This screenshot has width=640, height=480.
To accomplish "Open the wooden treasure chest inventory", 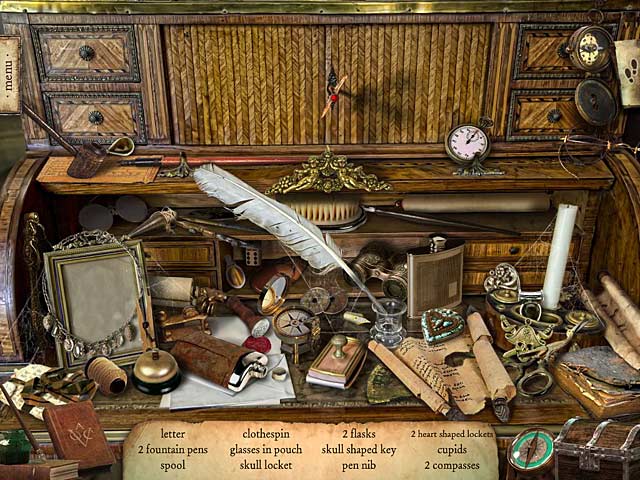I will pyautogui.click(x=597, y=450).
